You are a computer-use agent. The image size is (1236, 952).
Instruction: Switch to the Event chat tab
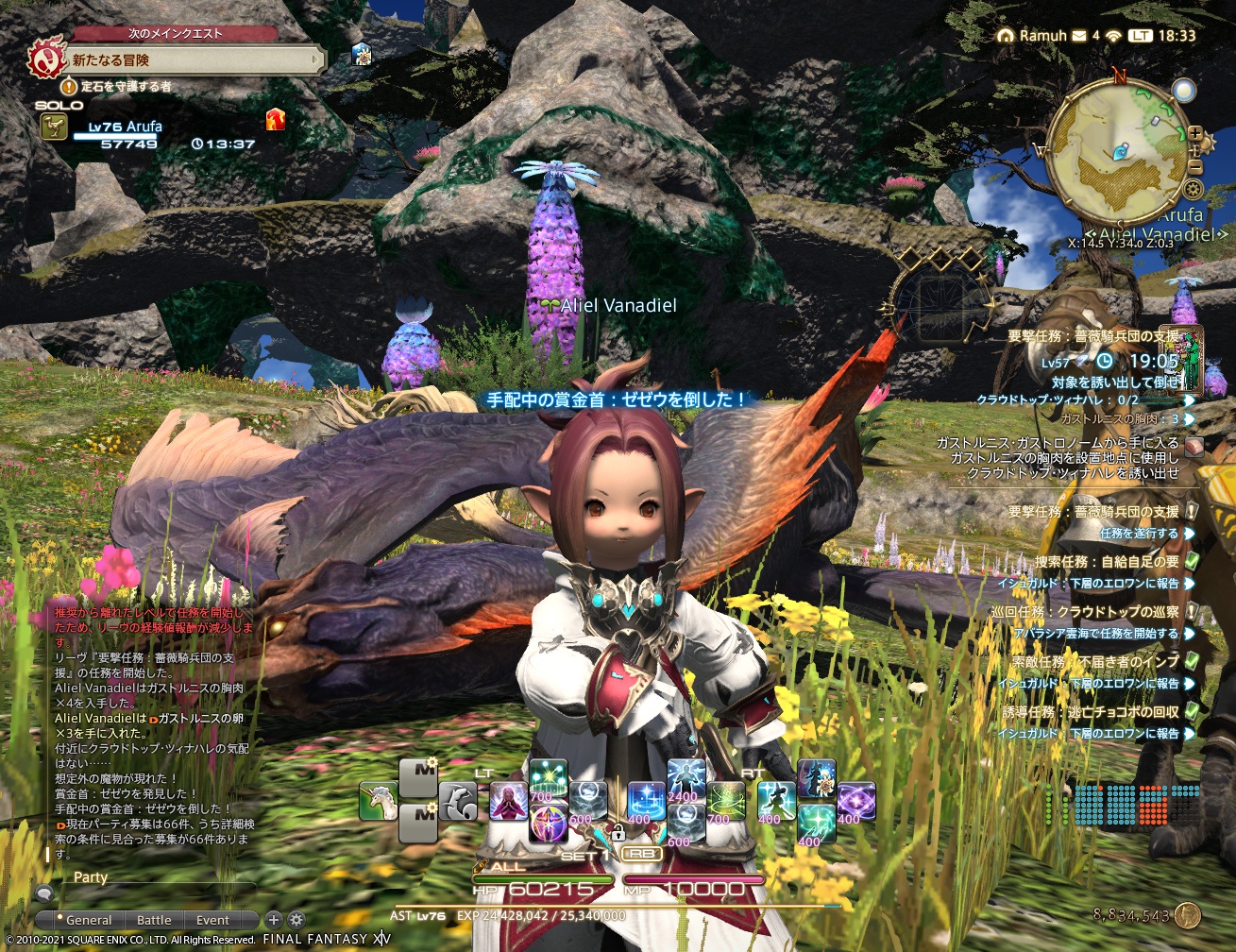pyautogui.click(x=212, y=920)
